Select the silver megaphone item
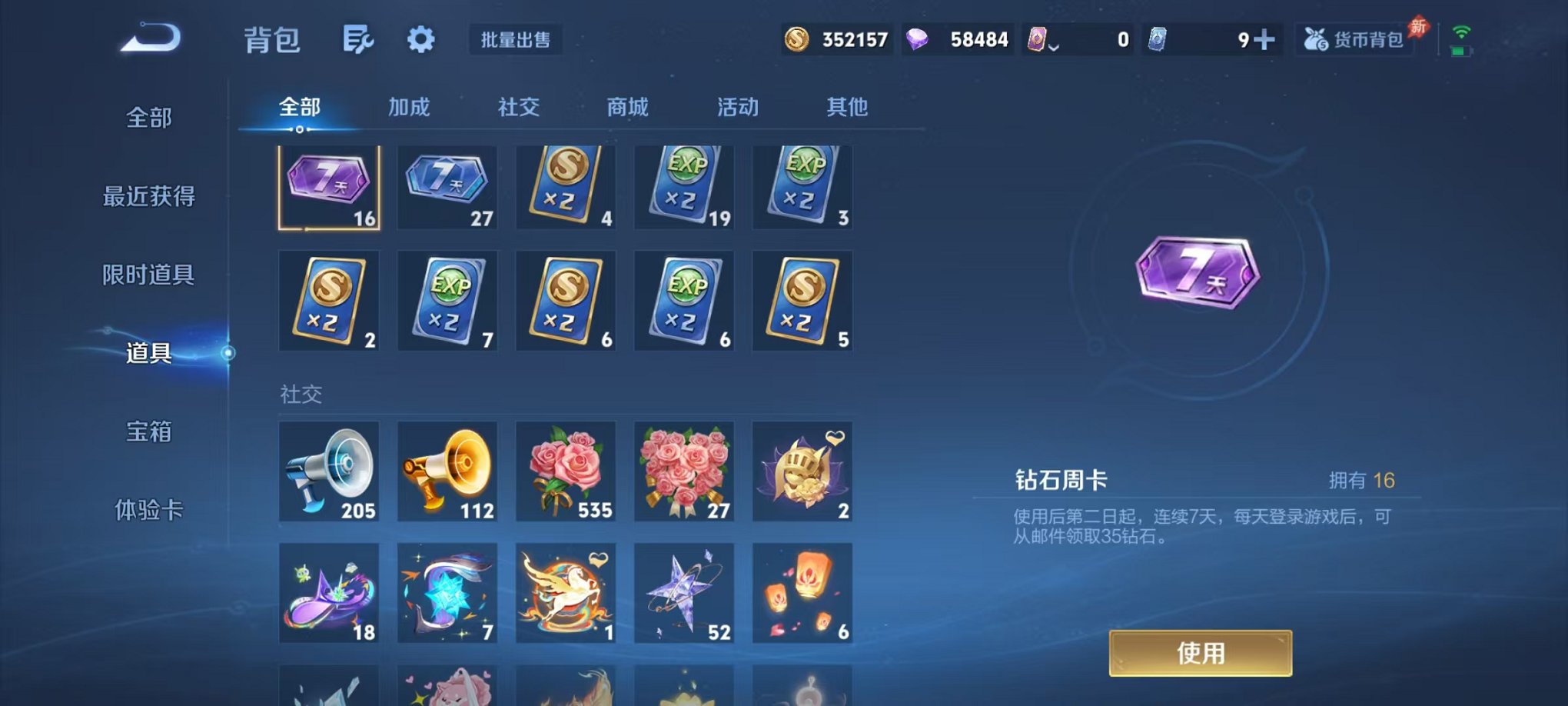 tap(329, 471)
